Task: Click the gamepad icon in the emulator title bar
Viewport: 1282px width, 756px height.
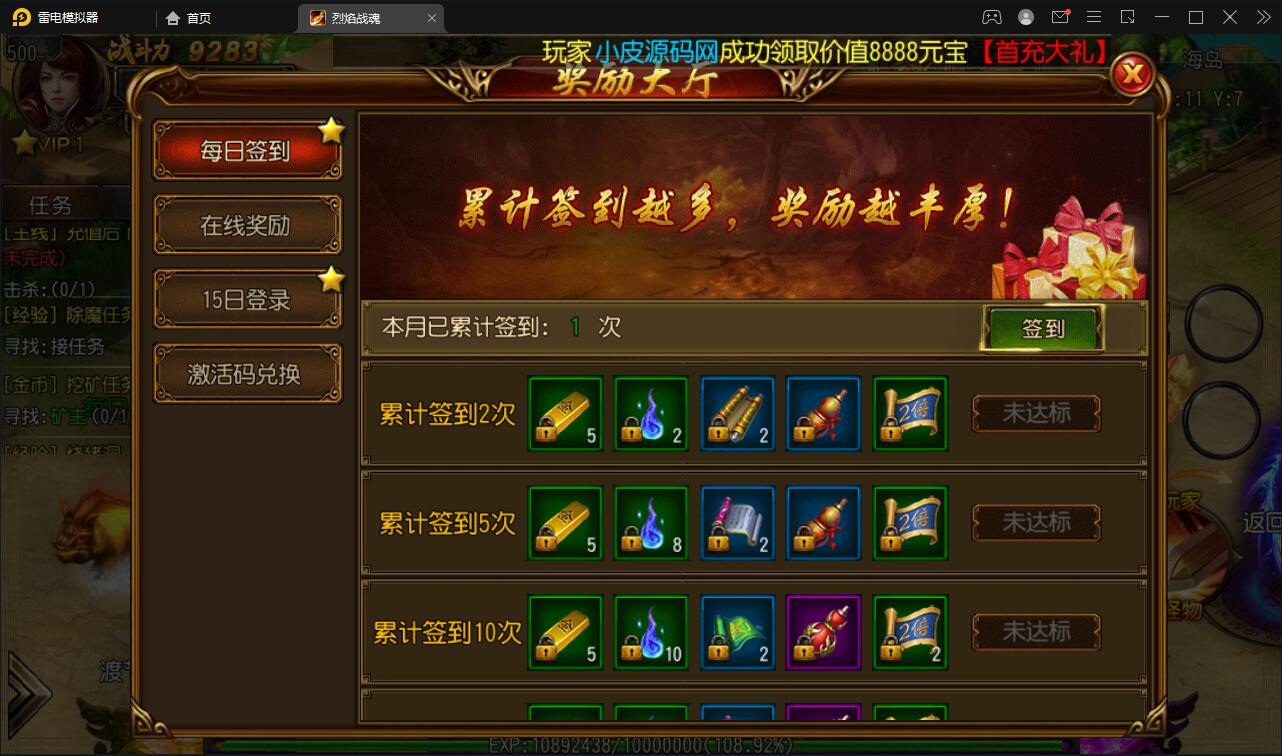Action: (x=991, y=17)
